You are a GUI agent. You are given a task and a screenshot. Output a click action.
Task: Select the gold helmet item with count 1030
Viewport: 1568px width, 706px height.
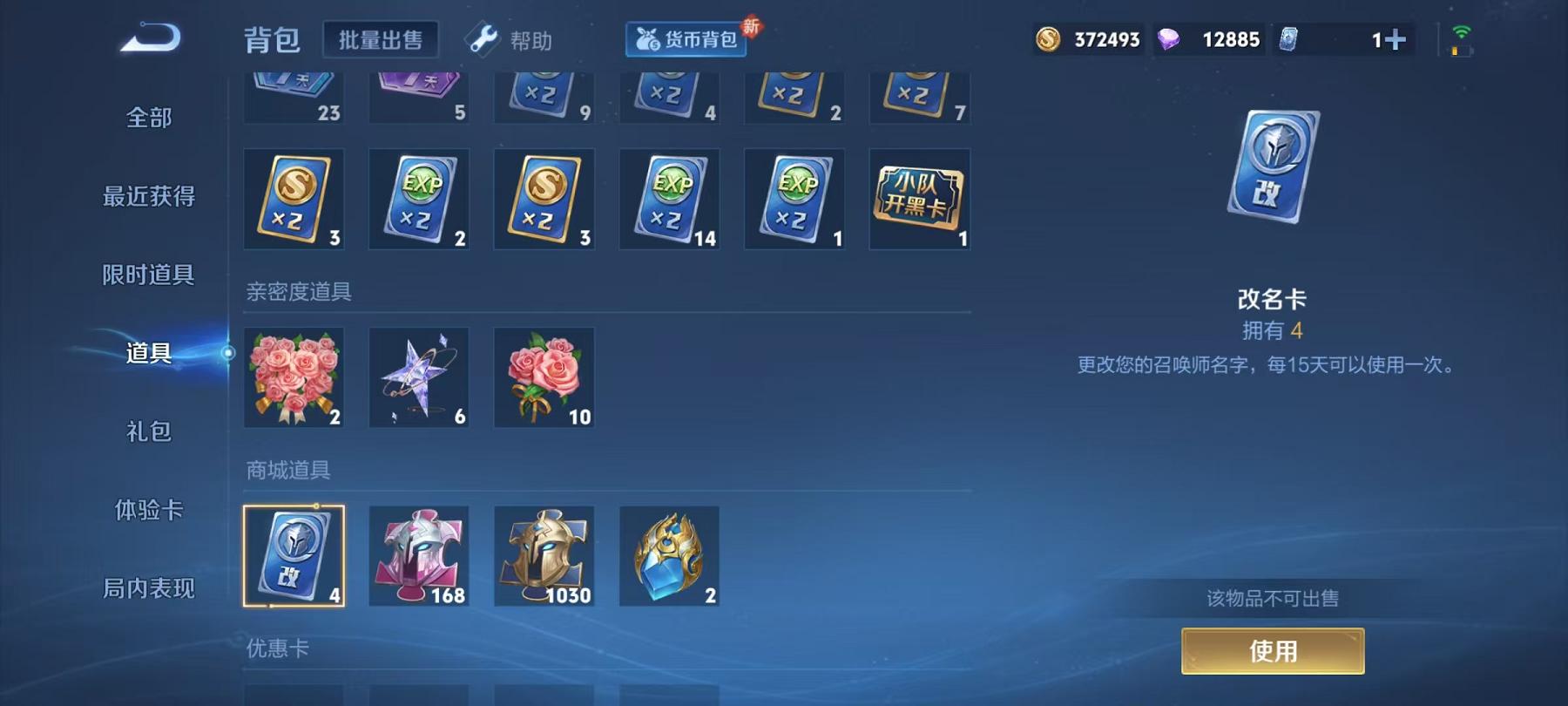point(544,555)
